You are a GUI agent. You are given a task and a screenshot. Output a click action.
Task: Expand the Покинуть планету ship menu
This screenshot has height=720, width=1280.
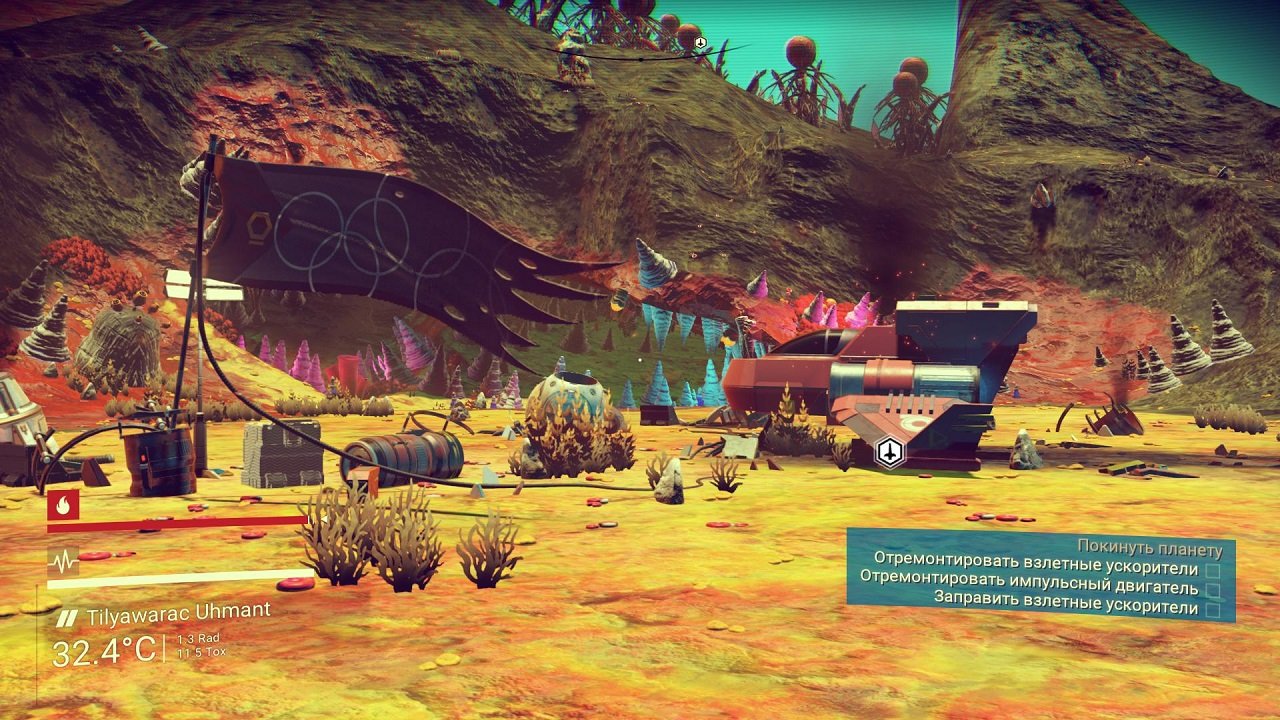click(x=1150, y=546)
